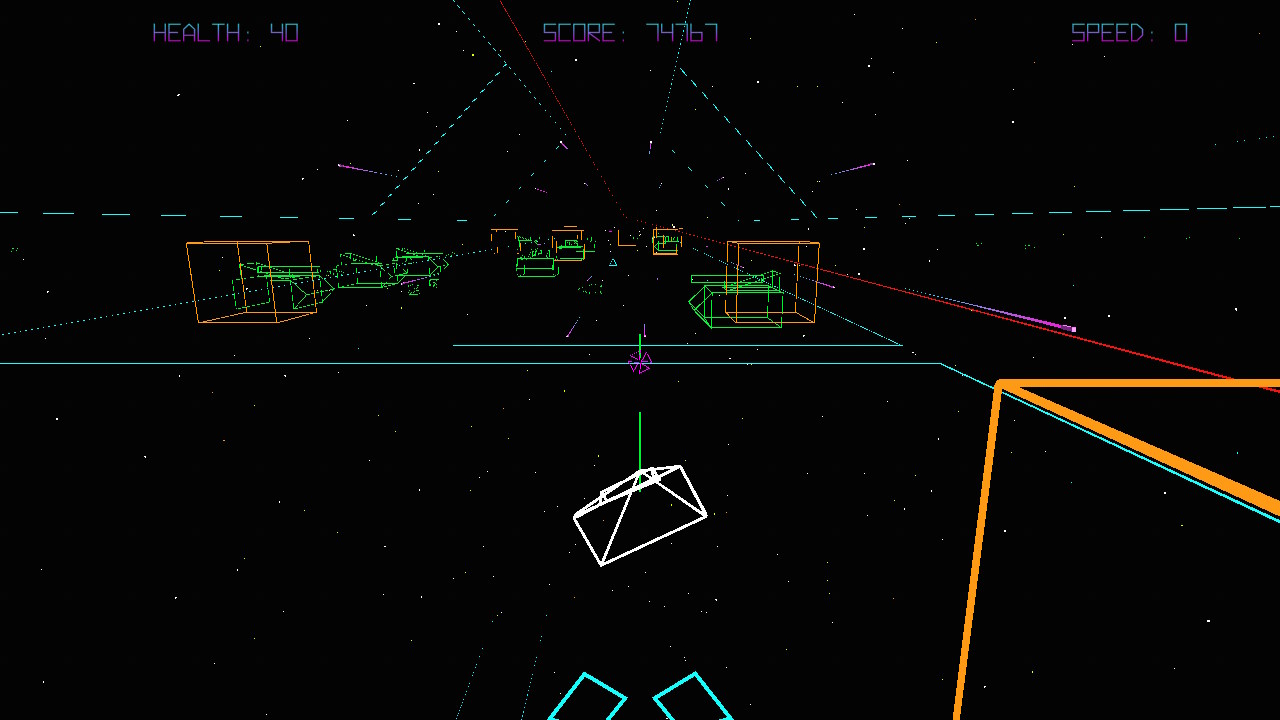The image size is (1280, 720).
Task: Click the SCORE: 74767 readout
Action: click(x=628, y=32)
